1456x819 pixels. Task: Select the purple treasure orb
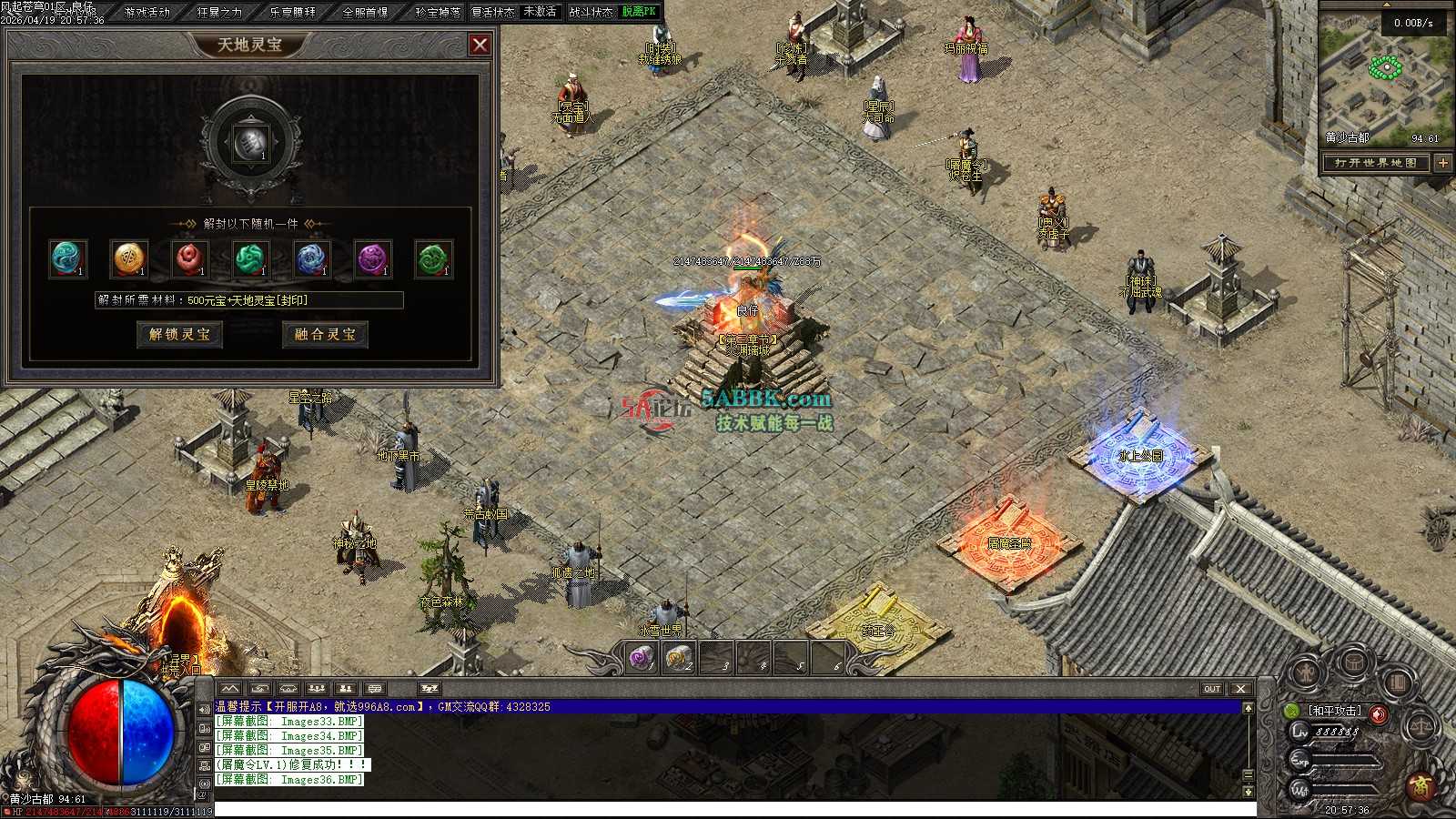(x=372, y=258)
